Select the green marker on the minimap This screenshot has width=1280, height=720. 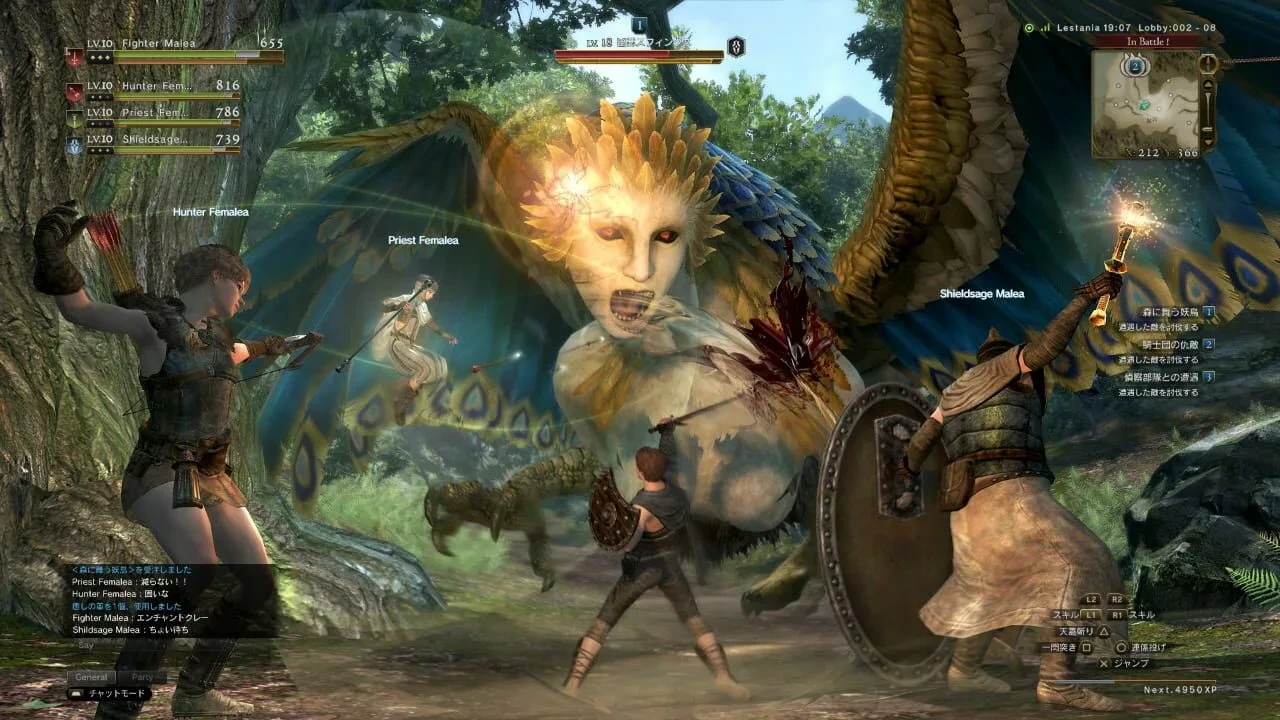tap(1144, 105)
